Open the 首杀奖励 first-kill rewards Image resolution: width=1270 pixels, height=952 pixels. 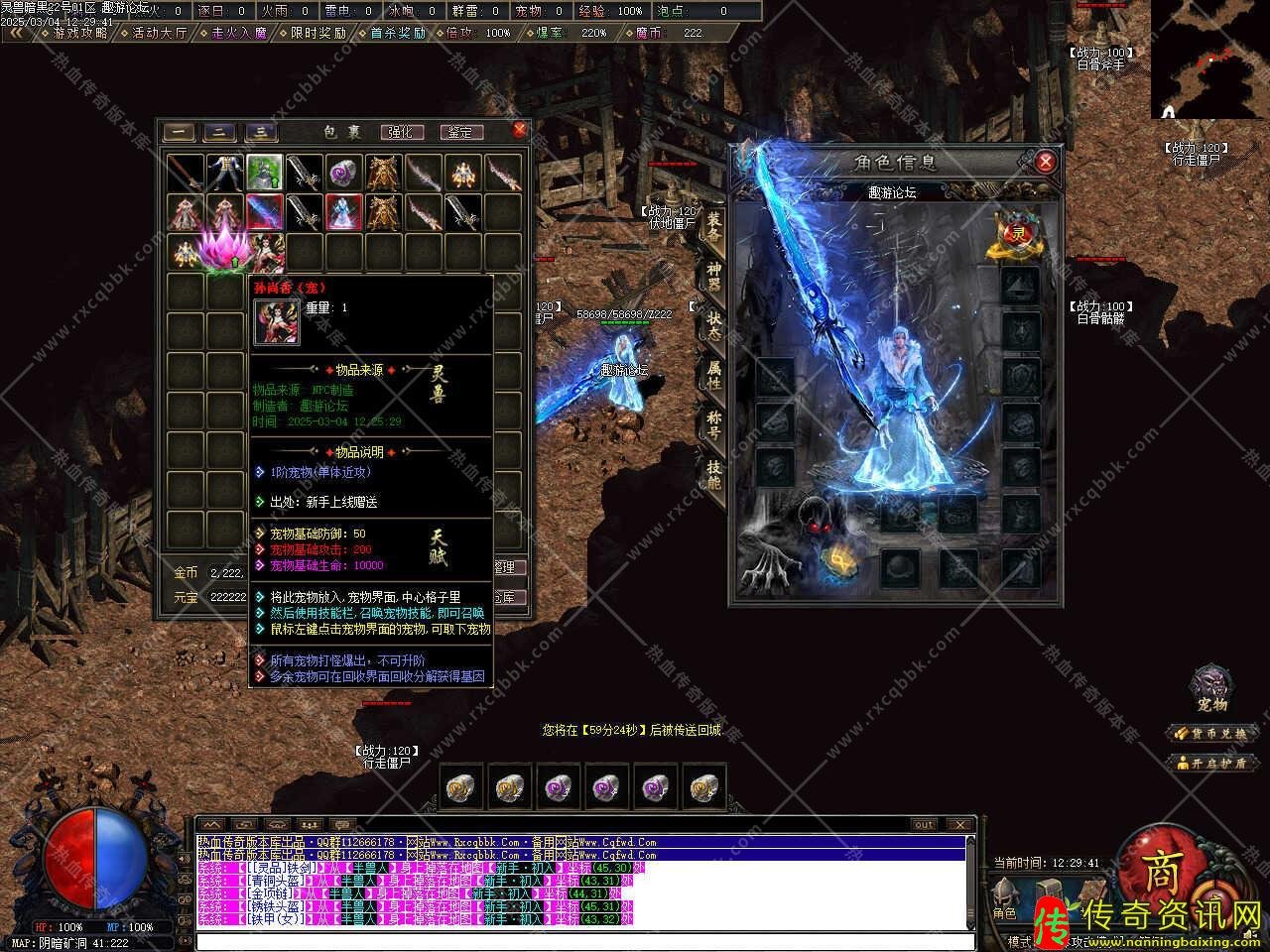397,33
